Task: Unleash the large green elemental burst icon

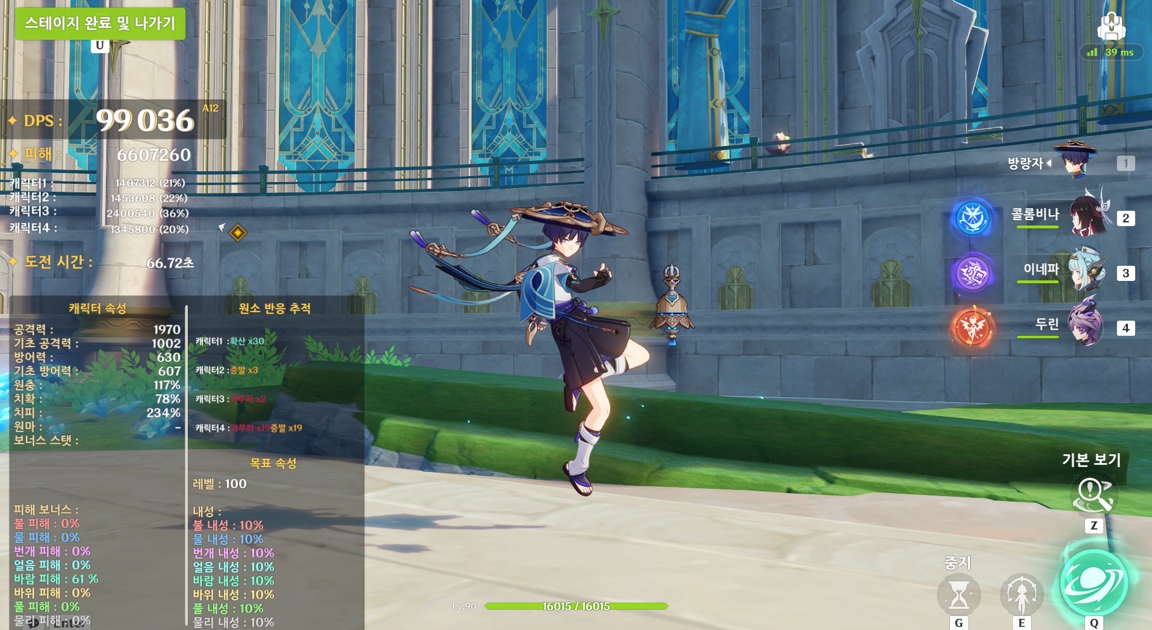Action: pyautogui.click(x=1094, y=582)
